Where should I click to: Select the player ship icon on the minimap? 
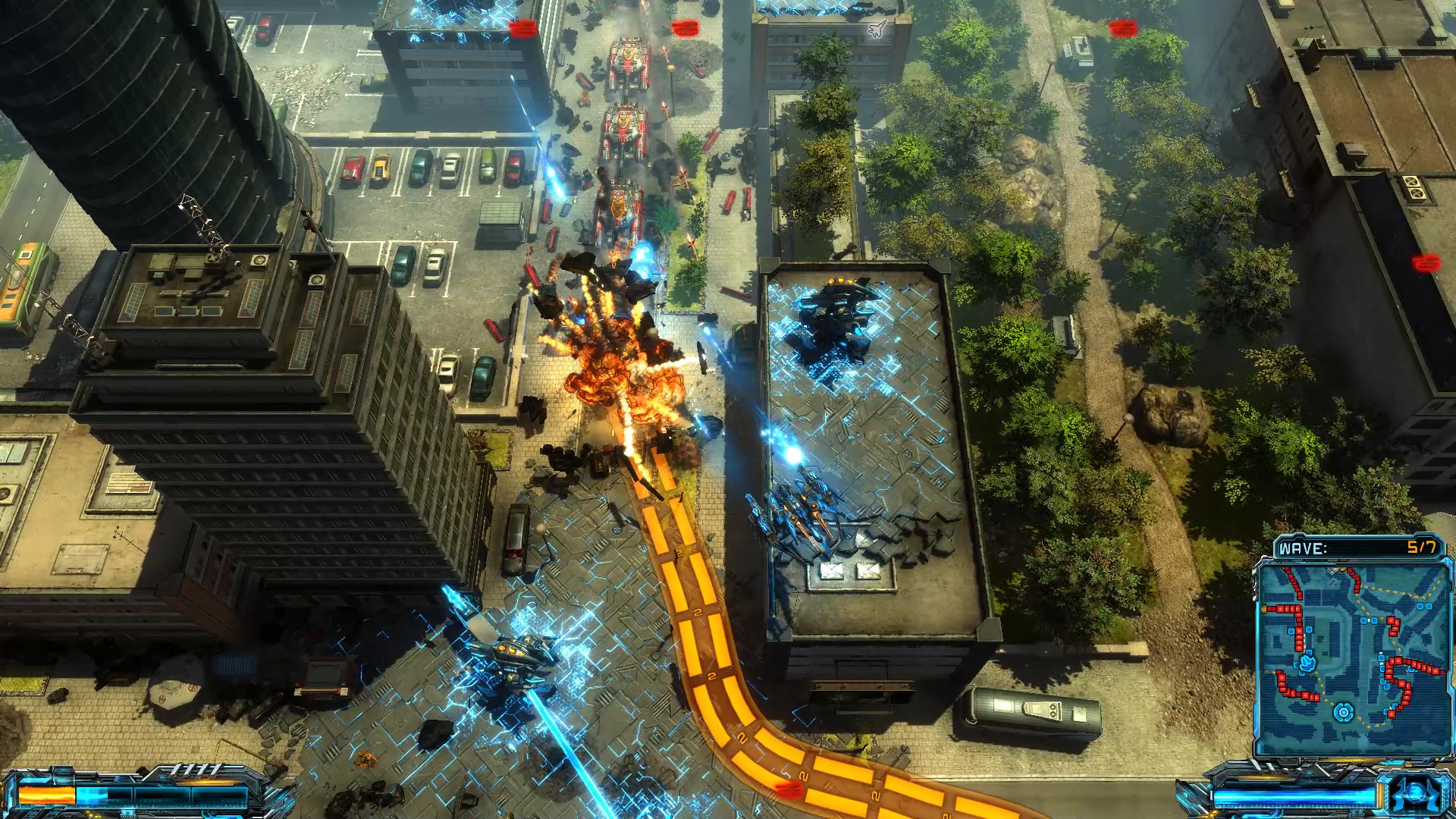[1307, 664]
